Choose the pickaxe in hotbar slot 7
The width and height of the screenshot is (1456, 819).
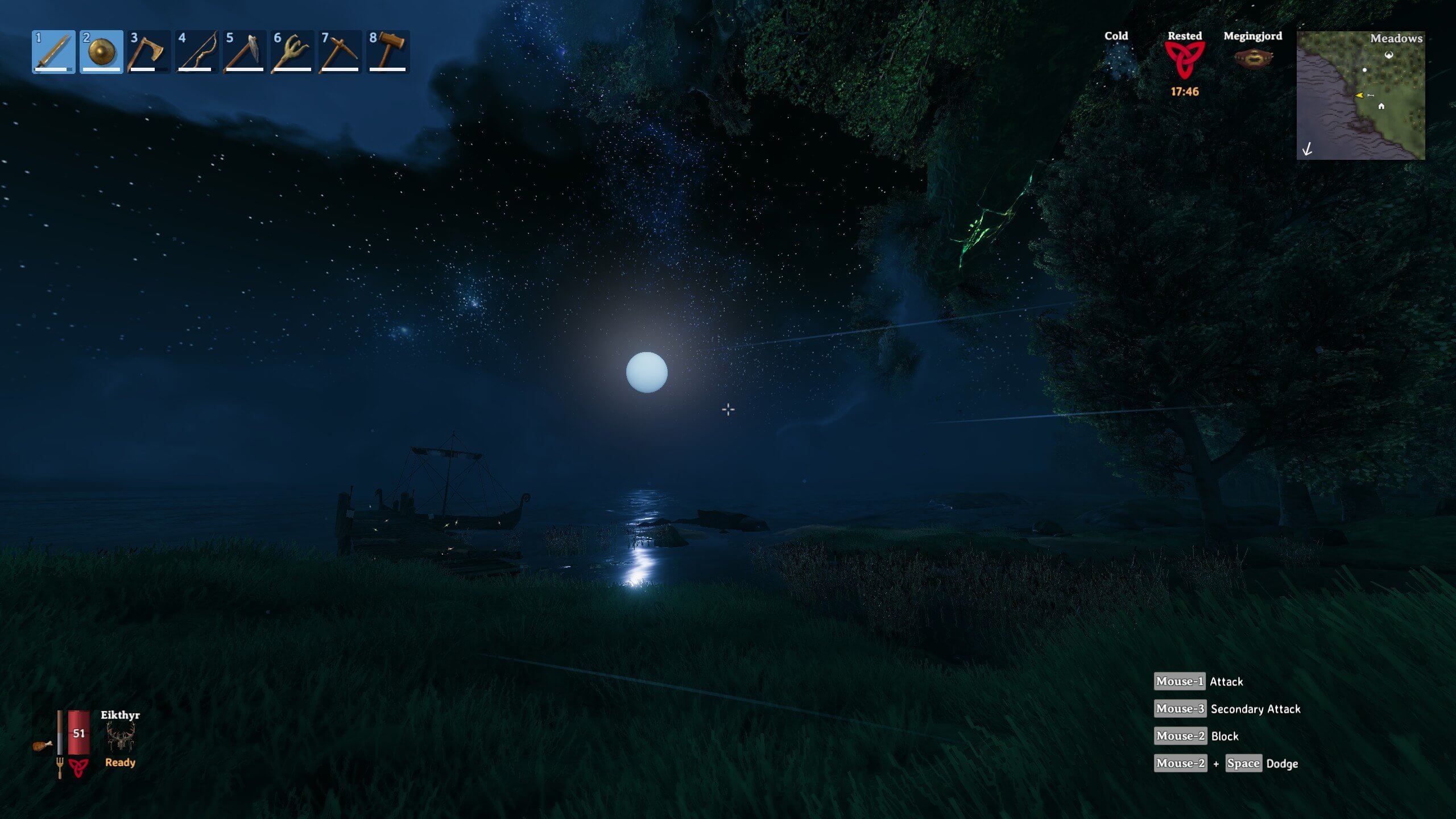coord(340,52)
